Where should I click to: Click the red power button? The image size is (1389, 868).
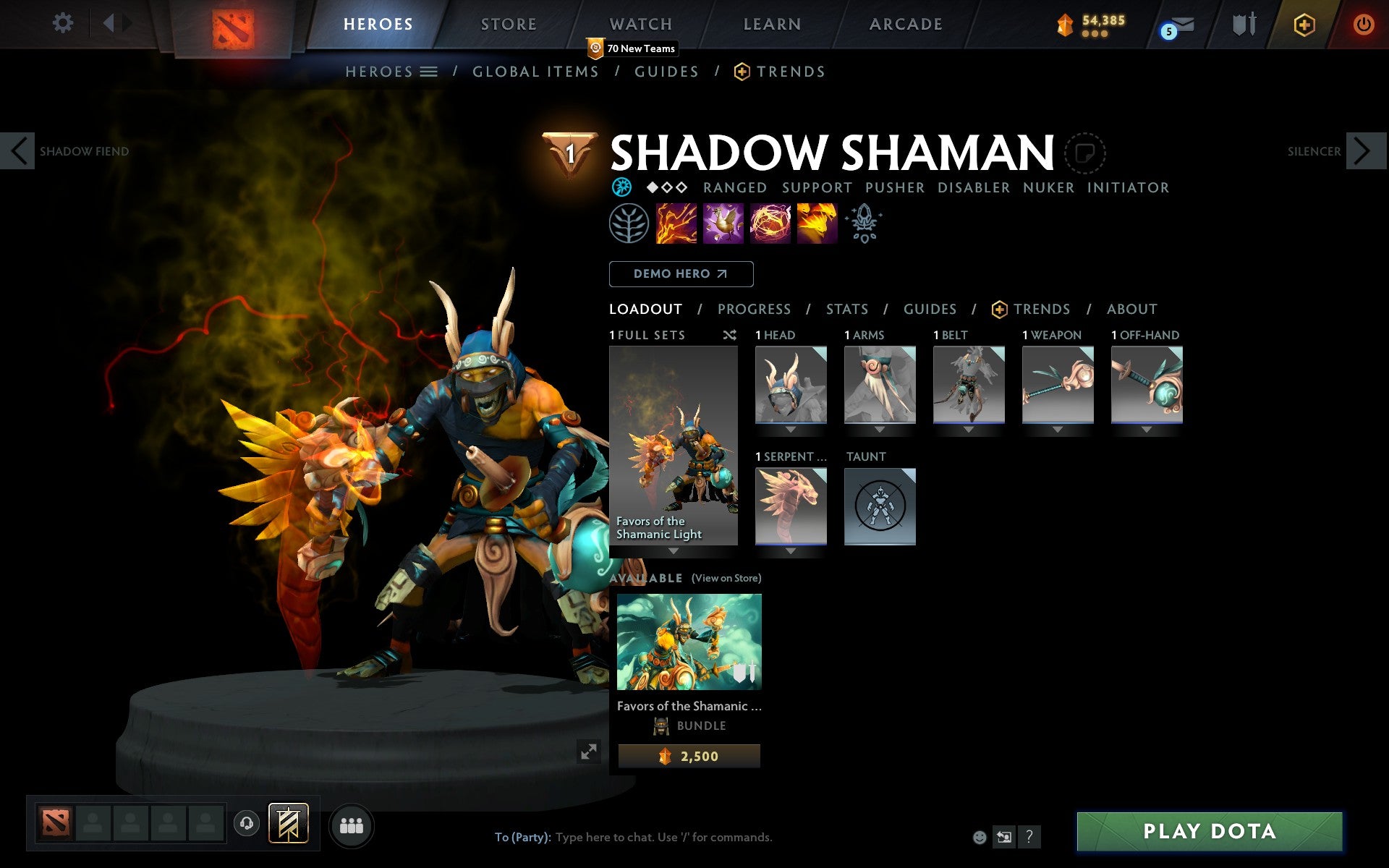1363,24
